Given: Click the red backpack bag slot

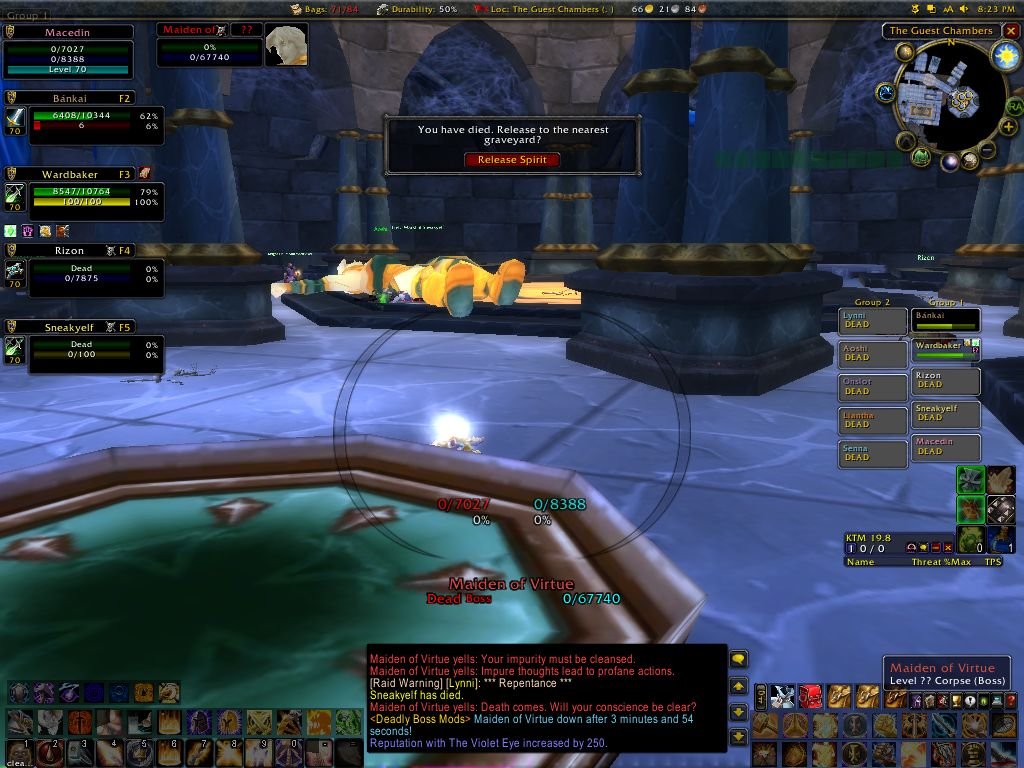Looking at the screenshot, I should pos(810,697).
